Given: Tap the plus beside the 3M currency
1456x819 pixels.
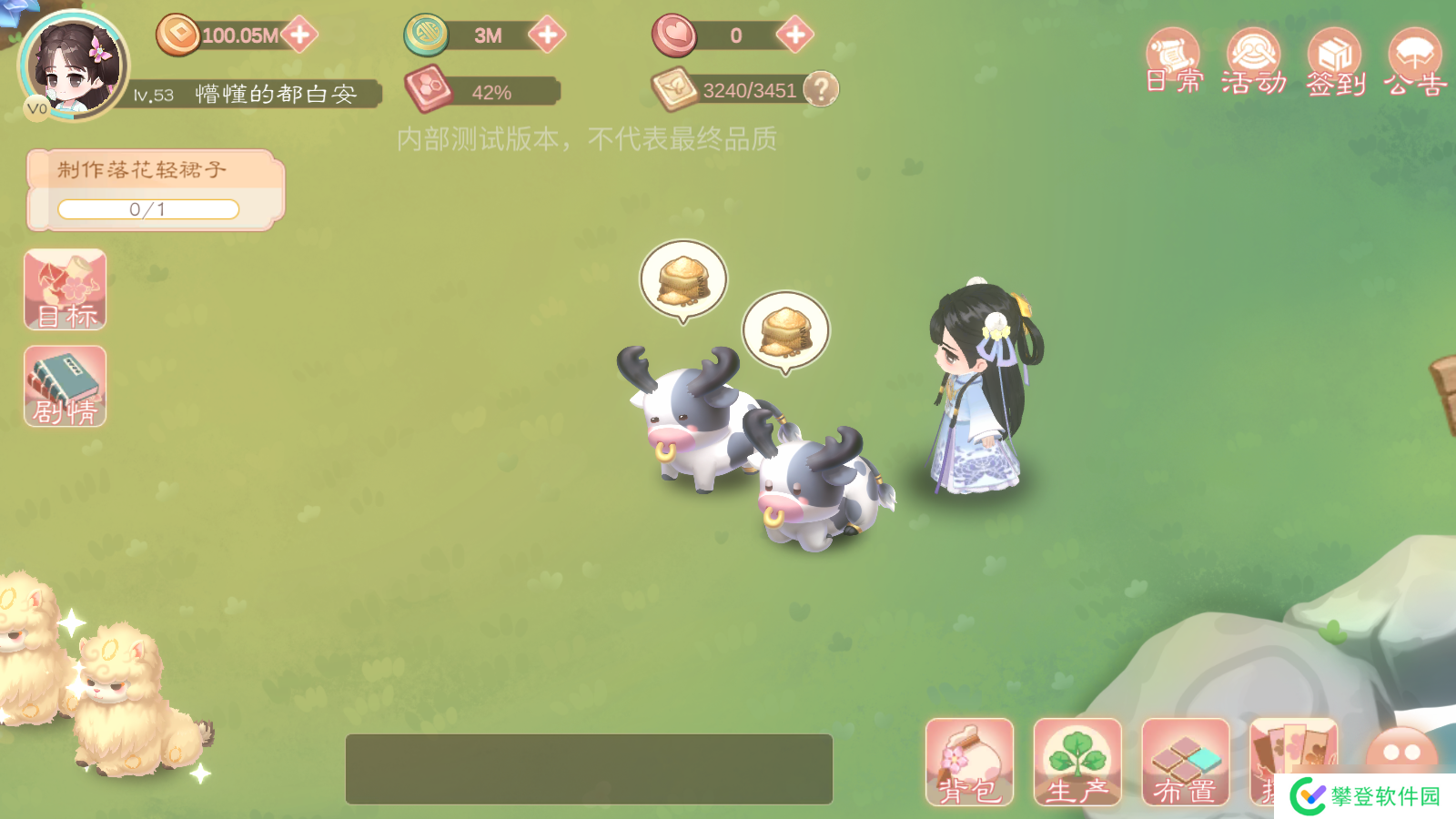Looking at the screenshot, I should [x=547, y=35].
